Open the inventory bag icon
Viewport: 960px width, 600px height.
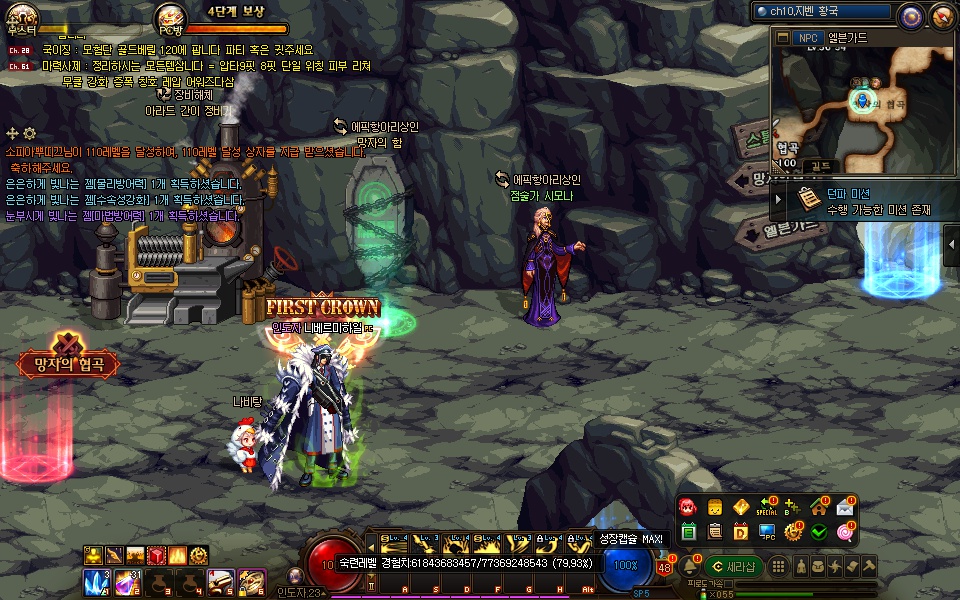819,567
